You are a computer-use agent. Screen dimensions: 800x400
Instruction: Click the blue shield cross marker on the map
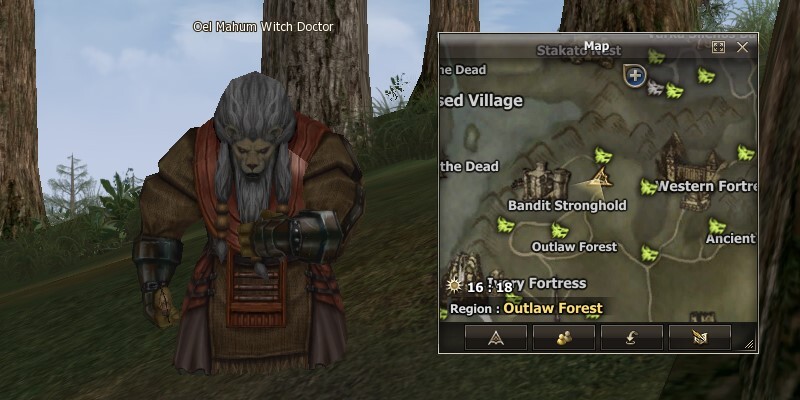point(634,75)
